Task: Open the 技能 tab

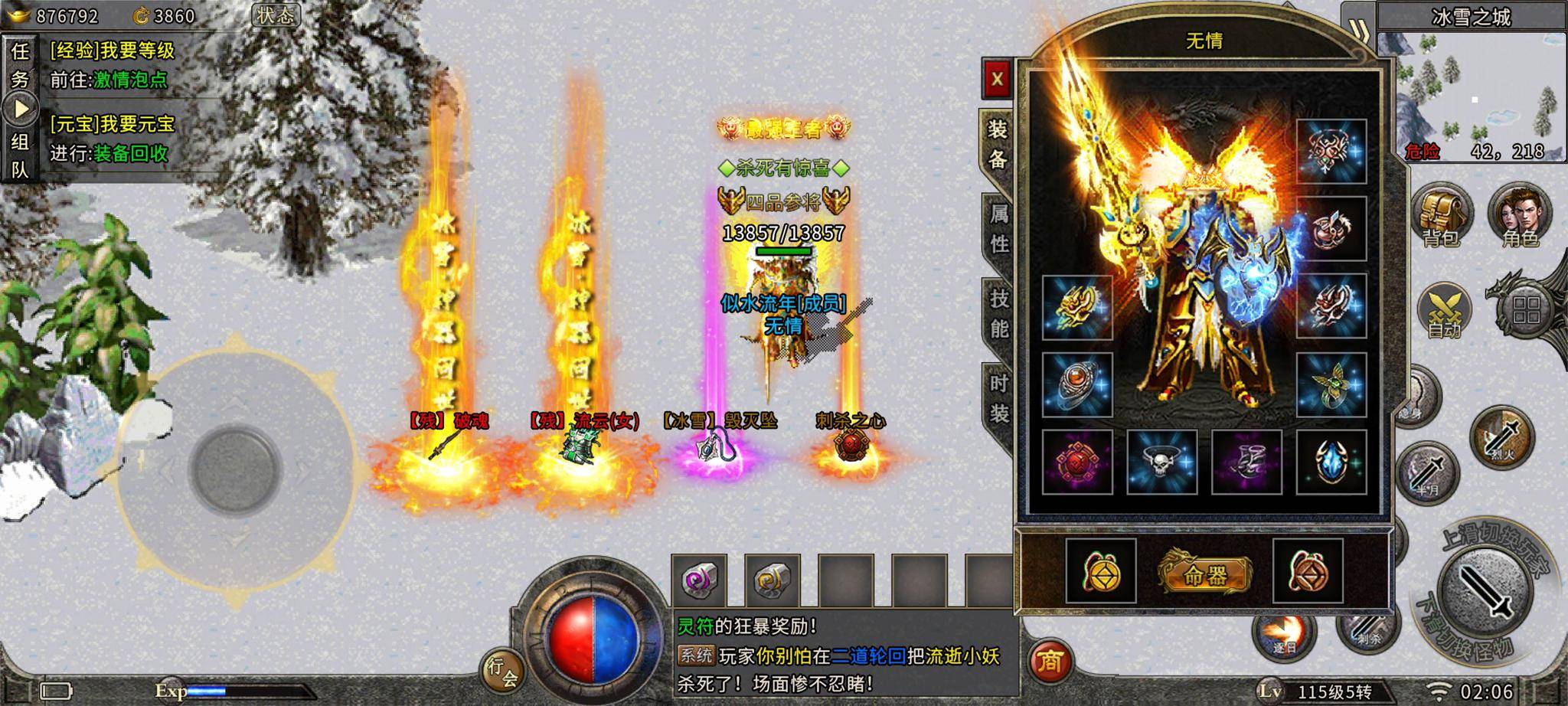Action: 998,313
